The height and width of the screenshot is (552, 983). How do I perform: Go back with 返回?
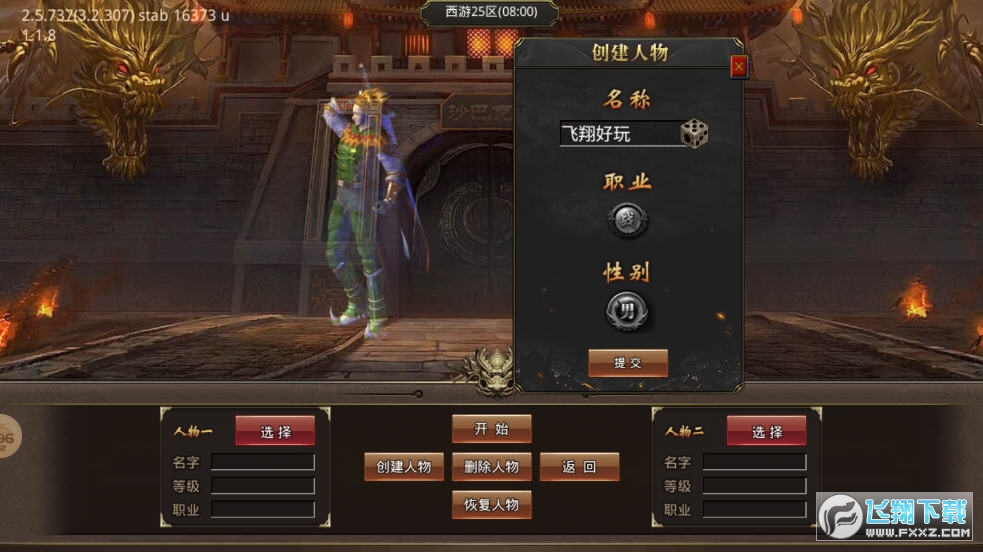point(579,466)
